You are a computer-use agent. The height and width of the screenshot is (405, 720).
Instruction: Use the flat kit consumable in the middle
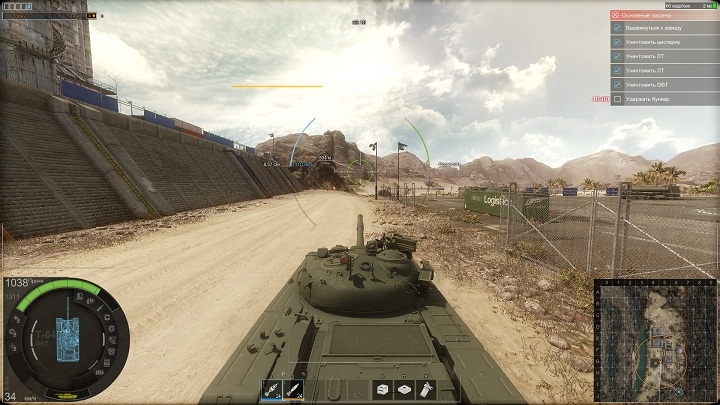[405, 389]
